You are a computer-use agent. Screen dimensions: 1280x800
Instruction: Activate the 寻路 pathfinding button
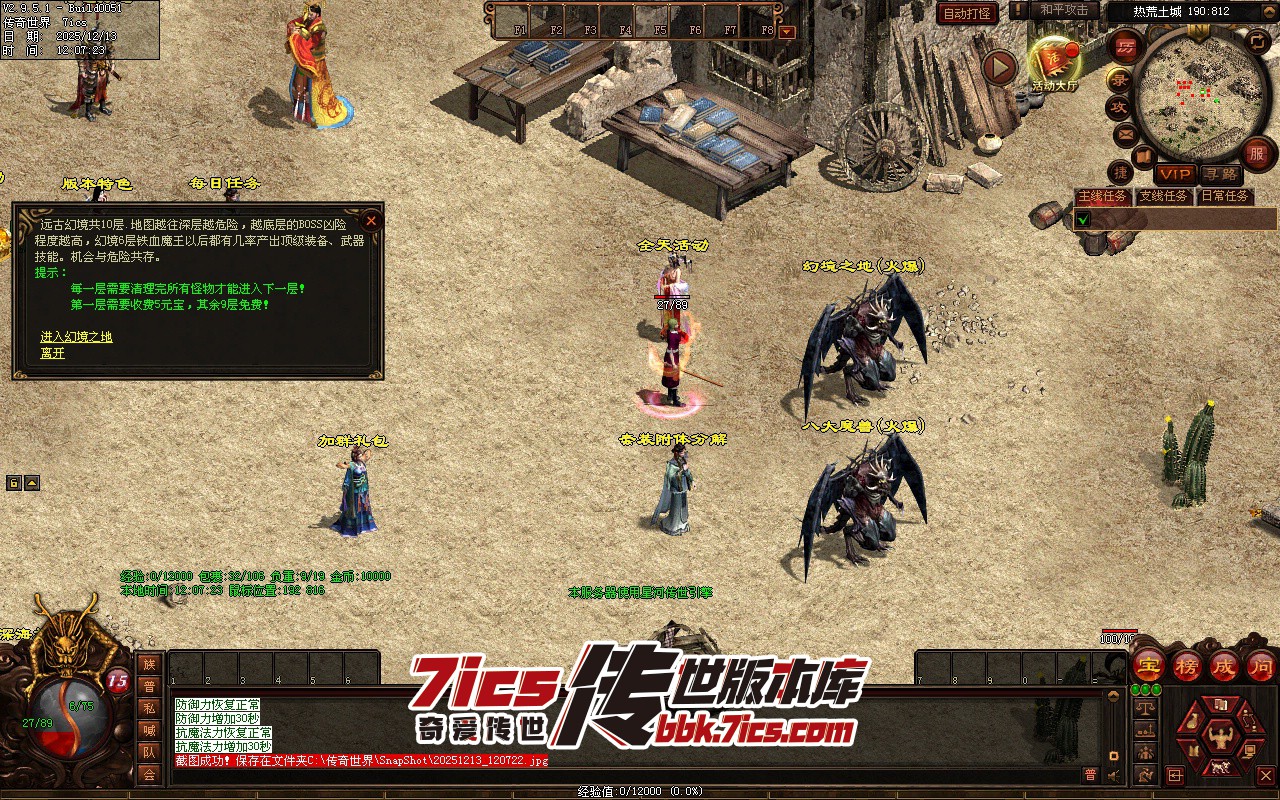pyautogui.click(x=1219, y=174)
